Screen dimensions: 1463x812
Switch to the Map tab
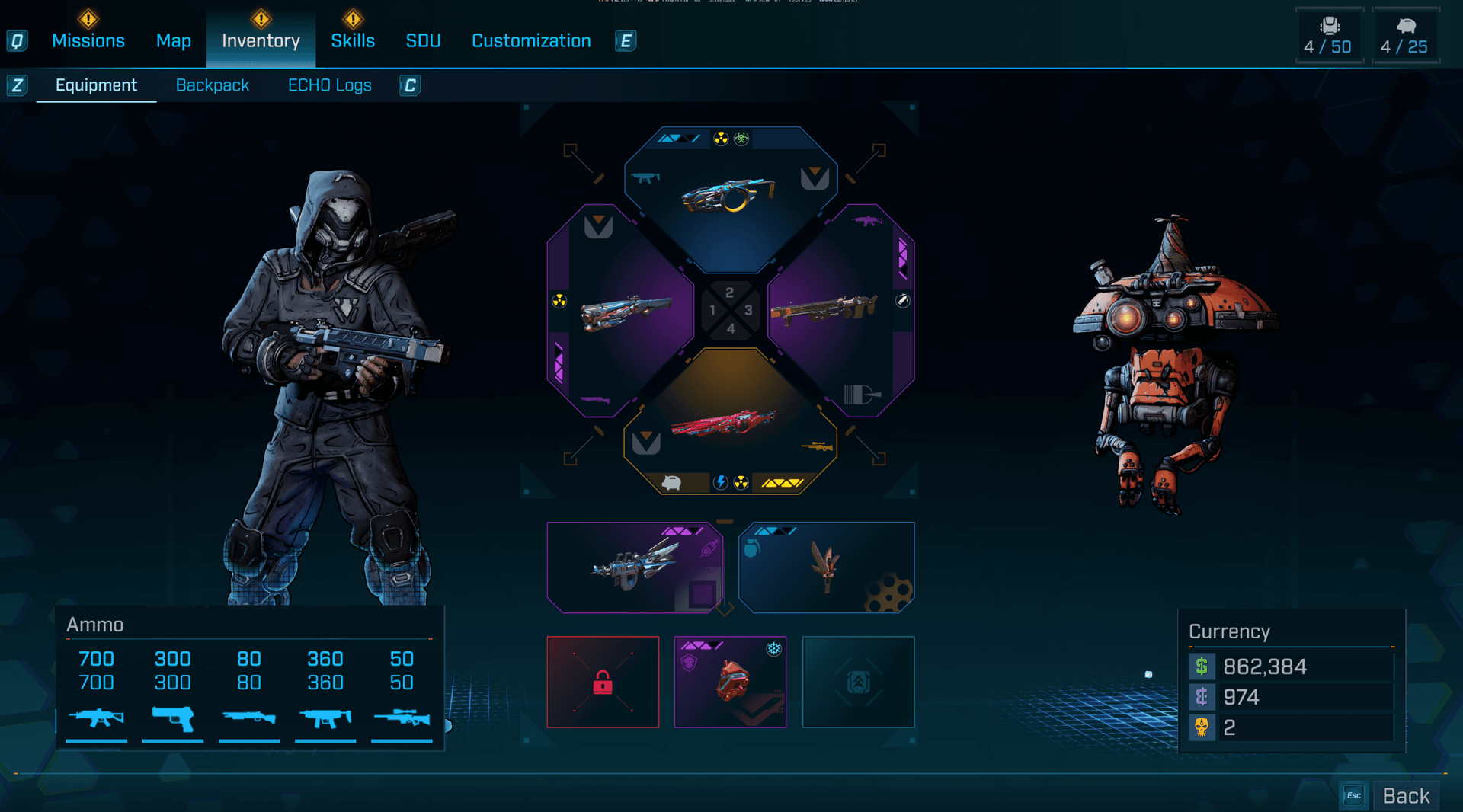click(173, 41)
